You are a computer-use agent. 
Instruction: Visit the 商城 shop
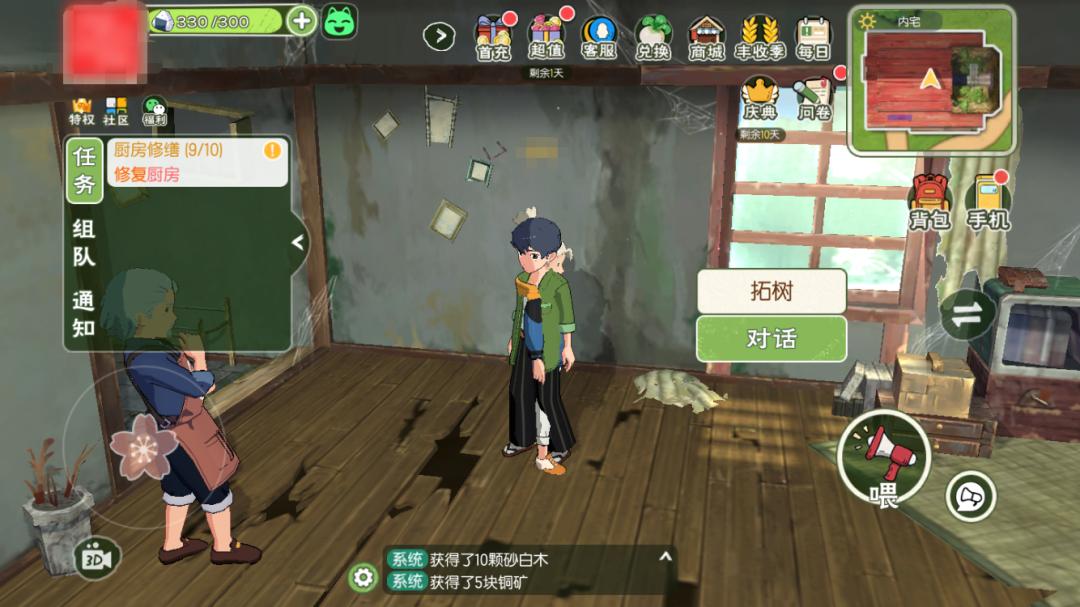coord(706,37)
